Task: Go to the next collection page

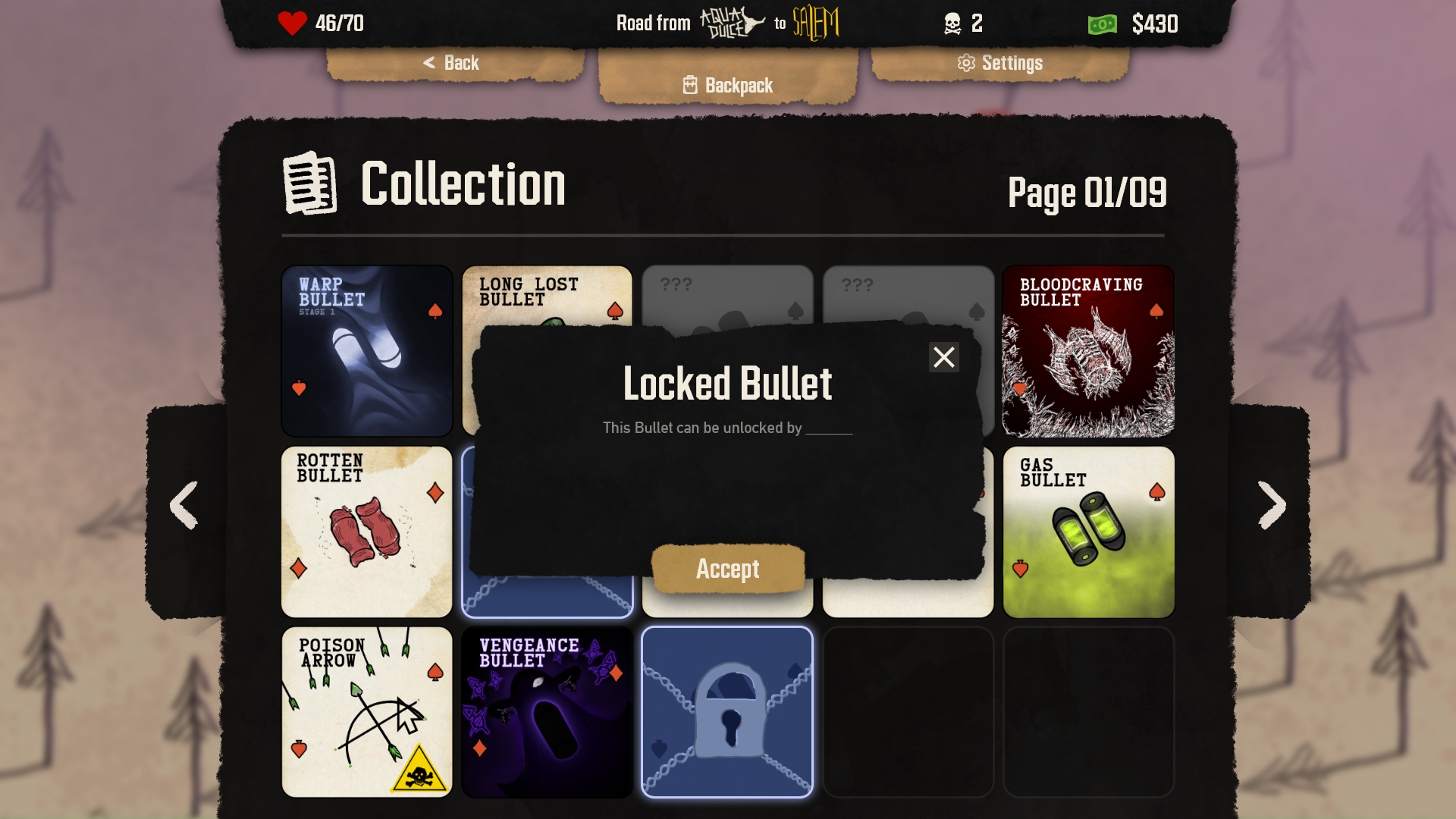Action: 1272,505
